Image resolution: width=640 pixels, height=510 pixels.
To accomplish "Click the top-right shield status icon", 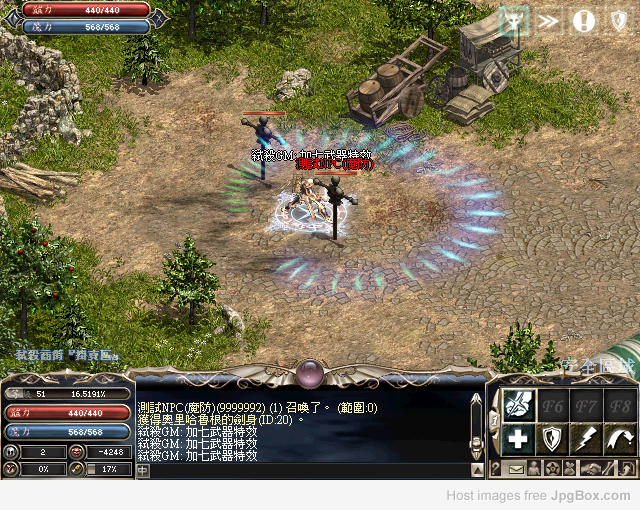I will pos(618,20).
